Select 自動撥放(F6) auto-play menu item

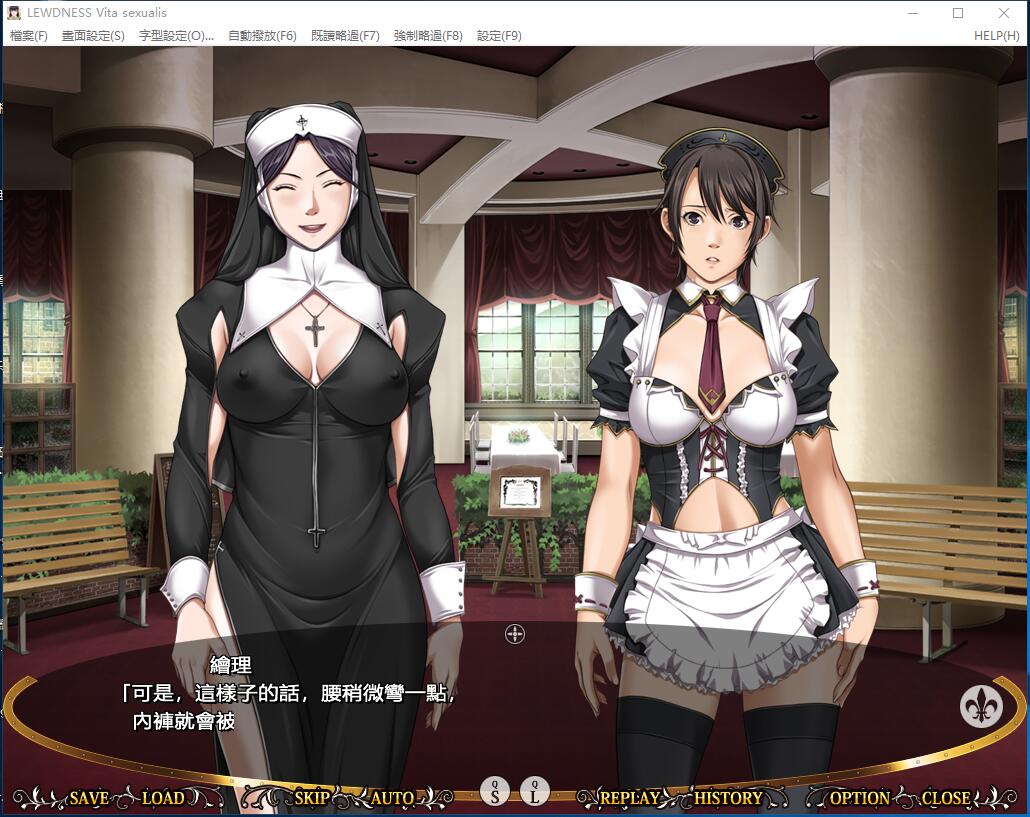tap(262, 36)
